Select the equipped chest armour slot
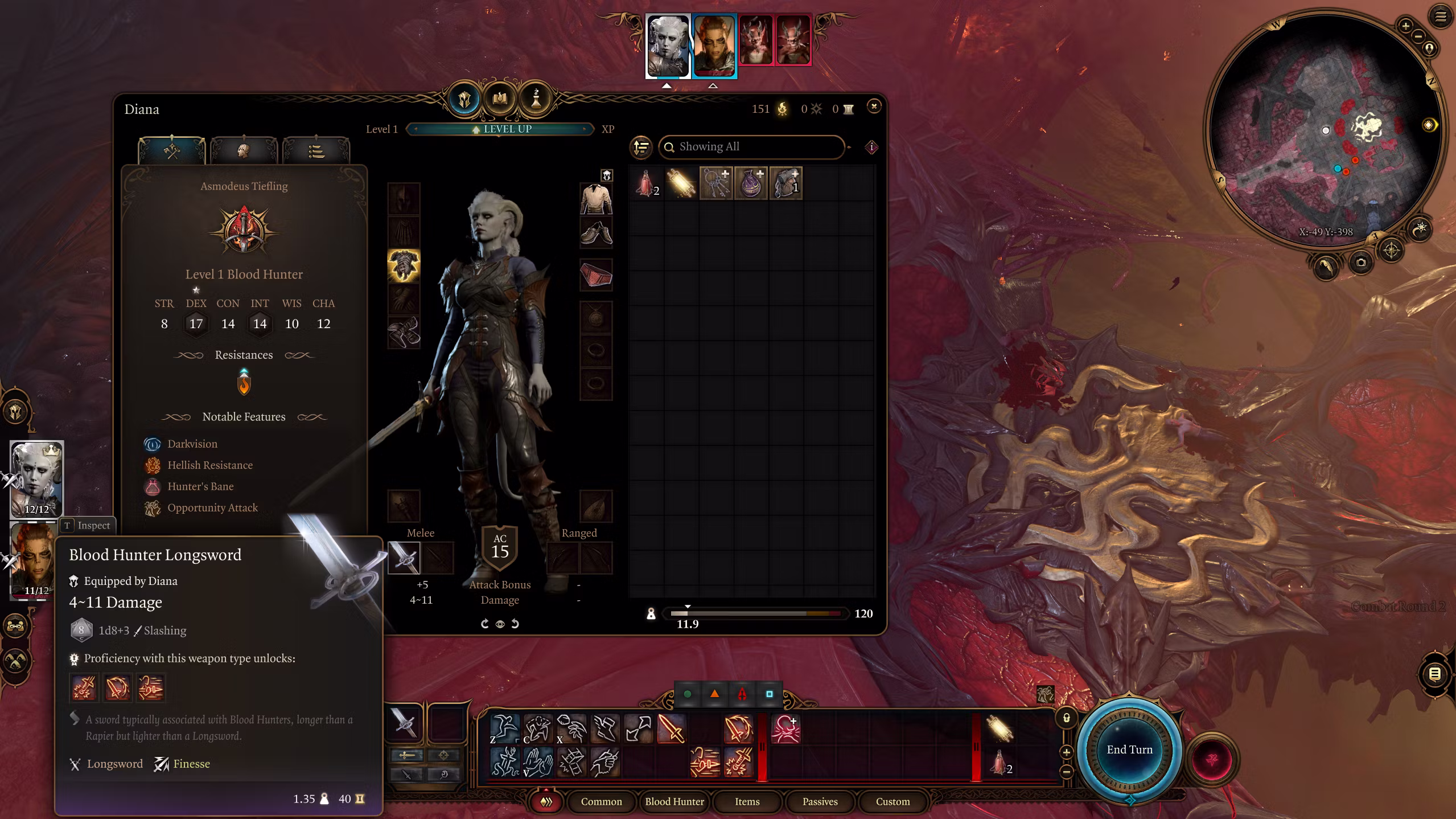This screenshot has width=1456, height=819. pyautogui.click(x=404, y=265)
